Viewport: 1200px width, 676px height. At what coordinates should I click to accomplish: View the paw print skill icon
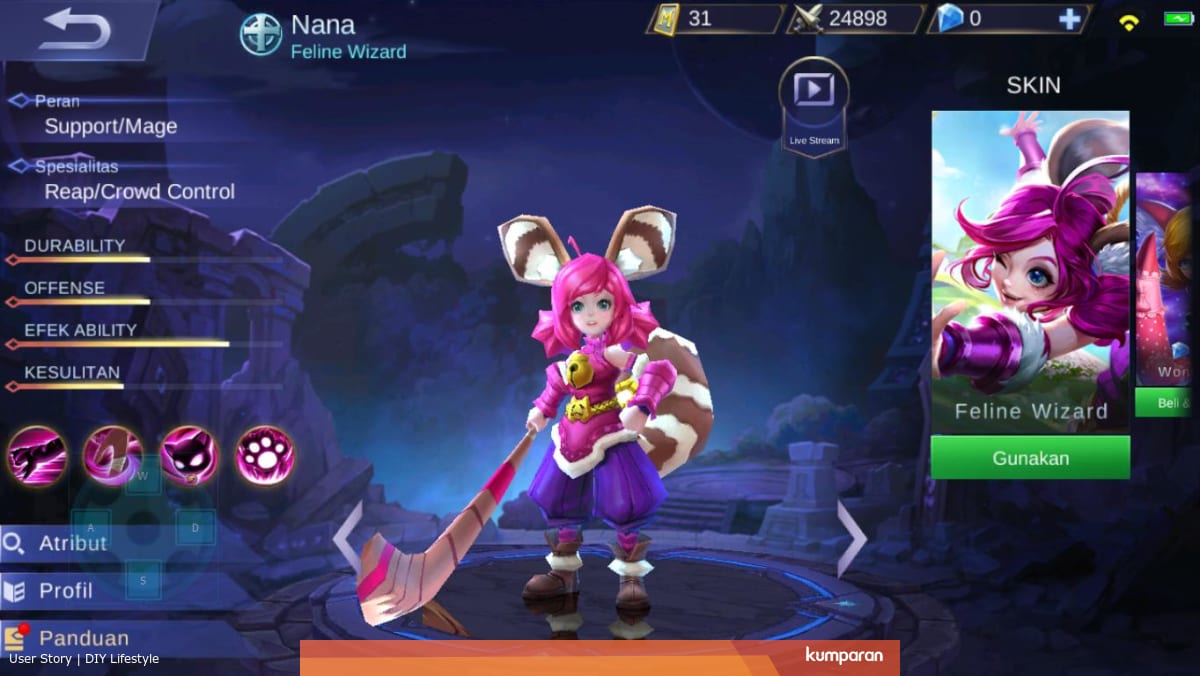coord(264,455)
